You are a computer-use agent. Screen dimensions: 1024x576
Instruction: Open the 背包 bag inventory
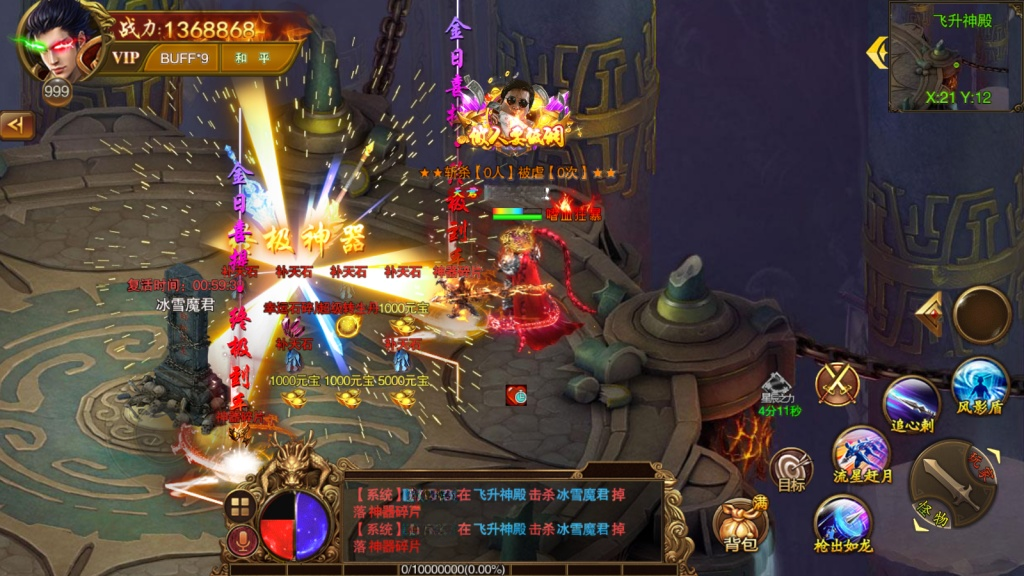tap(741, 524)
